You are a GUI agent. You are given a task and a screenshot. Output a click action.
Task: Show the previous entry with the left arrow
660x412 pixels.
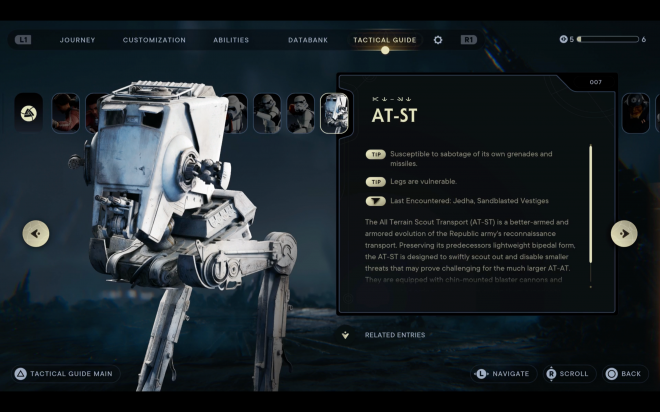pos(37,233)
